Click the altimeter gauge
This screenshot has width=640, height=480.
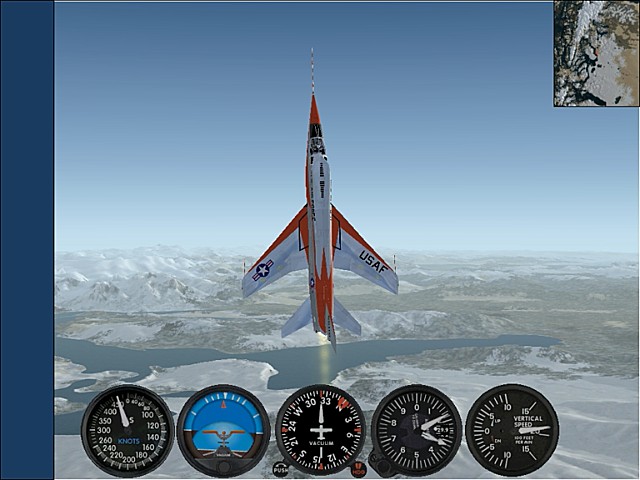point(416,430)
